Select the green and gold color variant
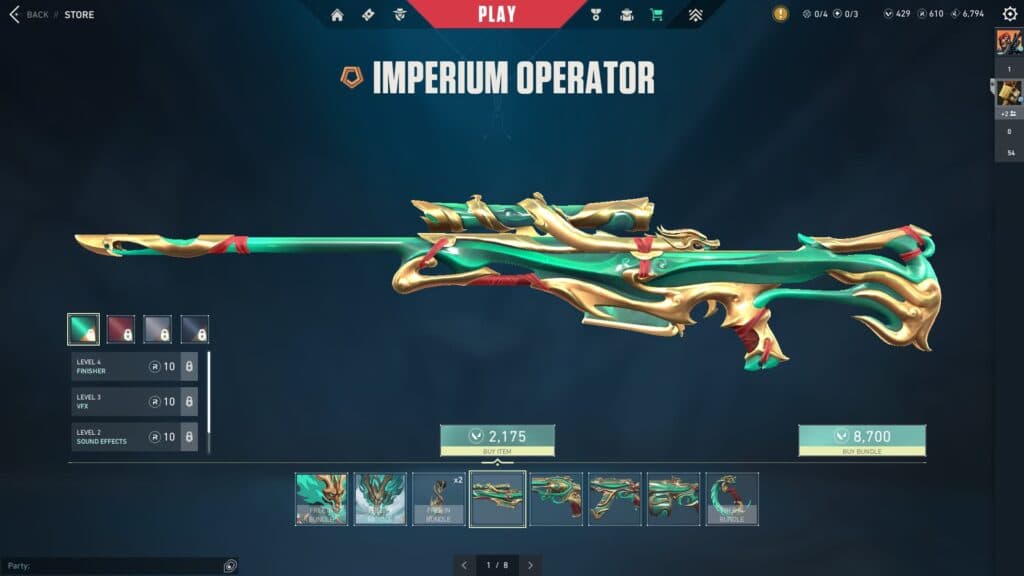Image resolution: width=1024 pixels, height=576 pixels. 83,329
